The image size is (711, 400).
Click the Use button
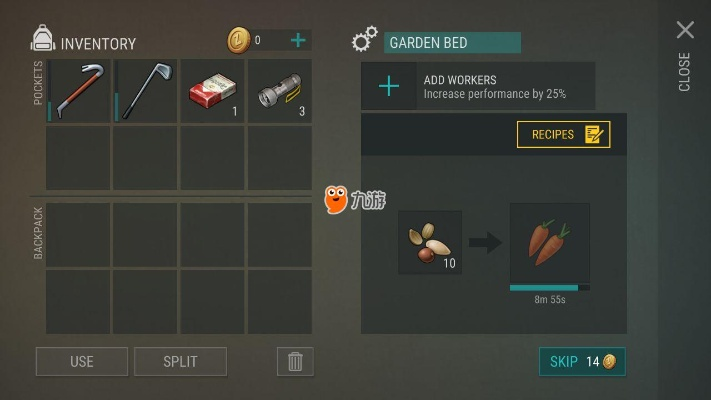point(82,361)
